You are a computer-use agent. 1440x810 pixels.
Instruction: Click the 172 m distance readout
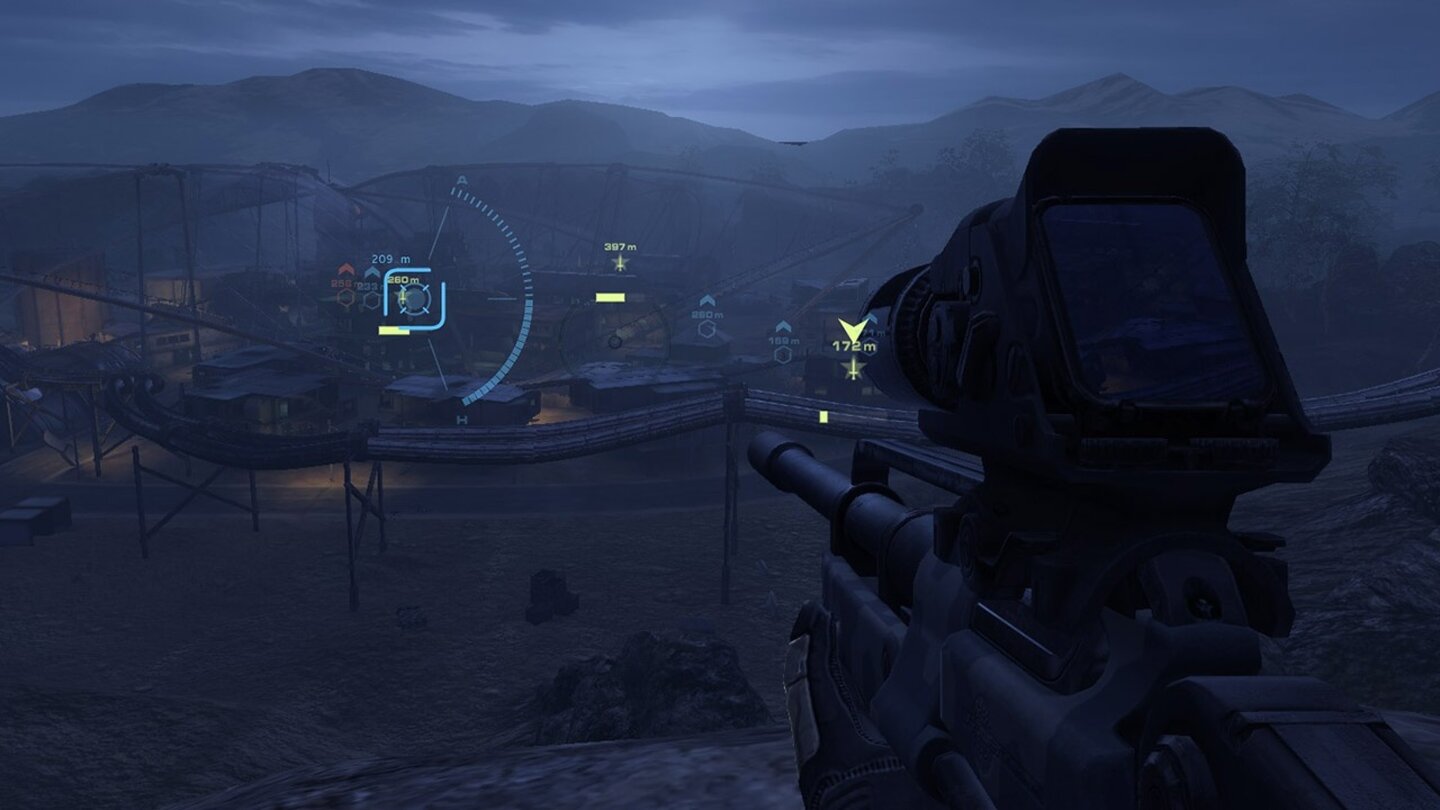(854, 346)
